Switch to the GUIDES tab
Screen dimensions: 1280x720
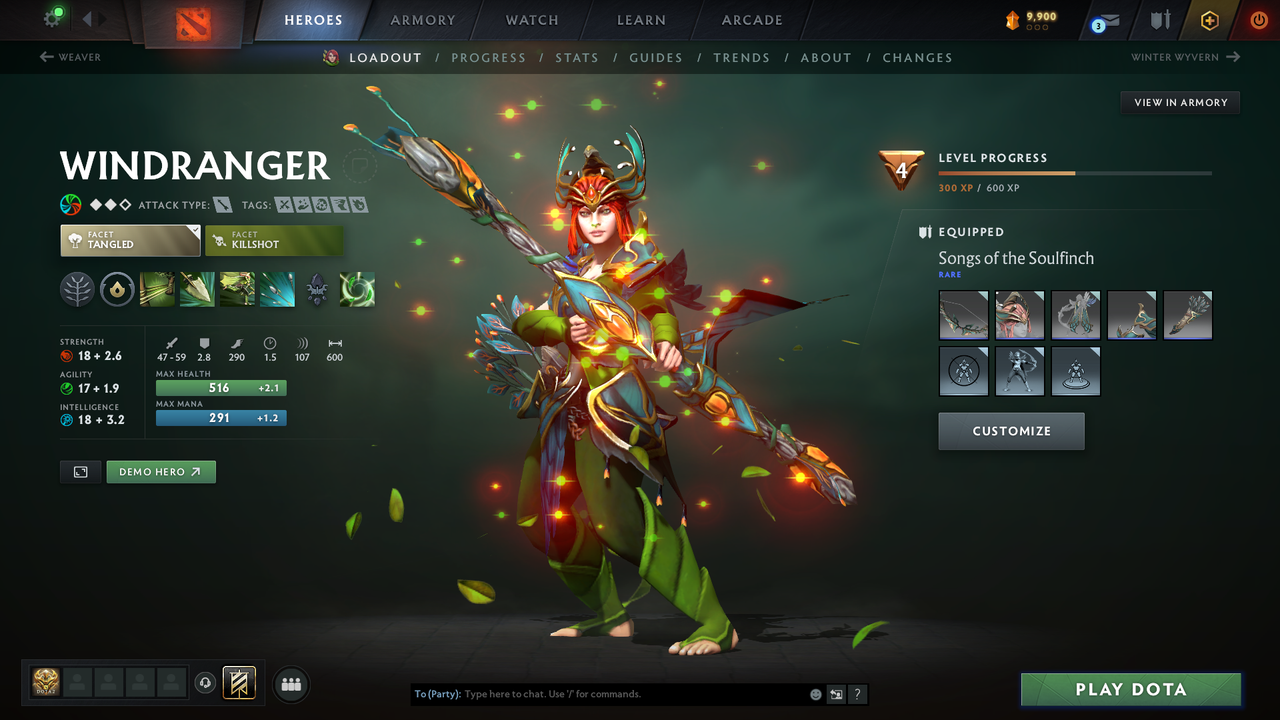656,57
